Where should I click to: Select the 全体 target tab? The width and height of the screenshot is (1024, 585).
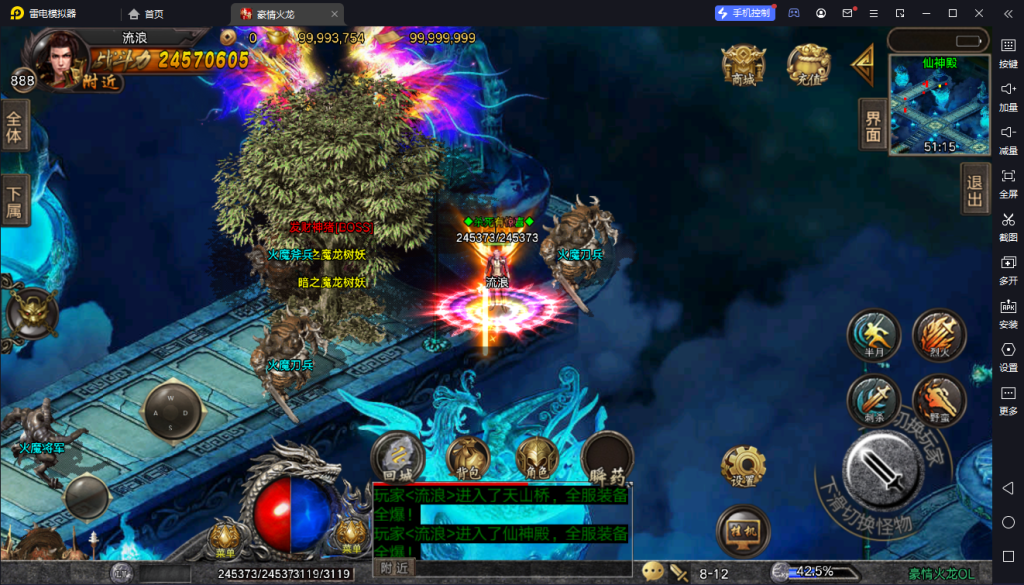tap(14, 124)
